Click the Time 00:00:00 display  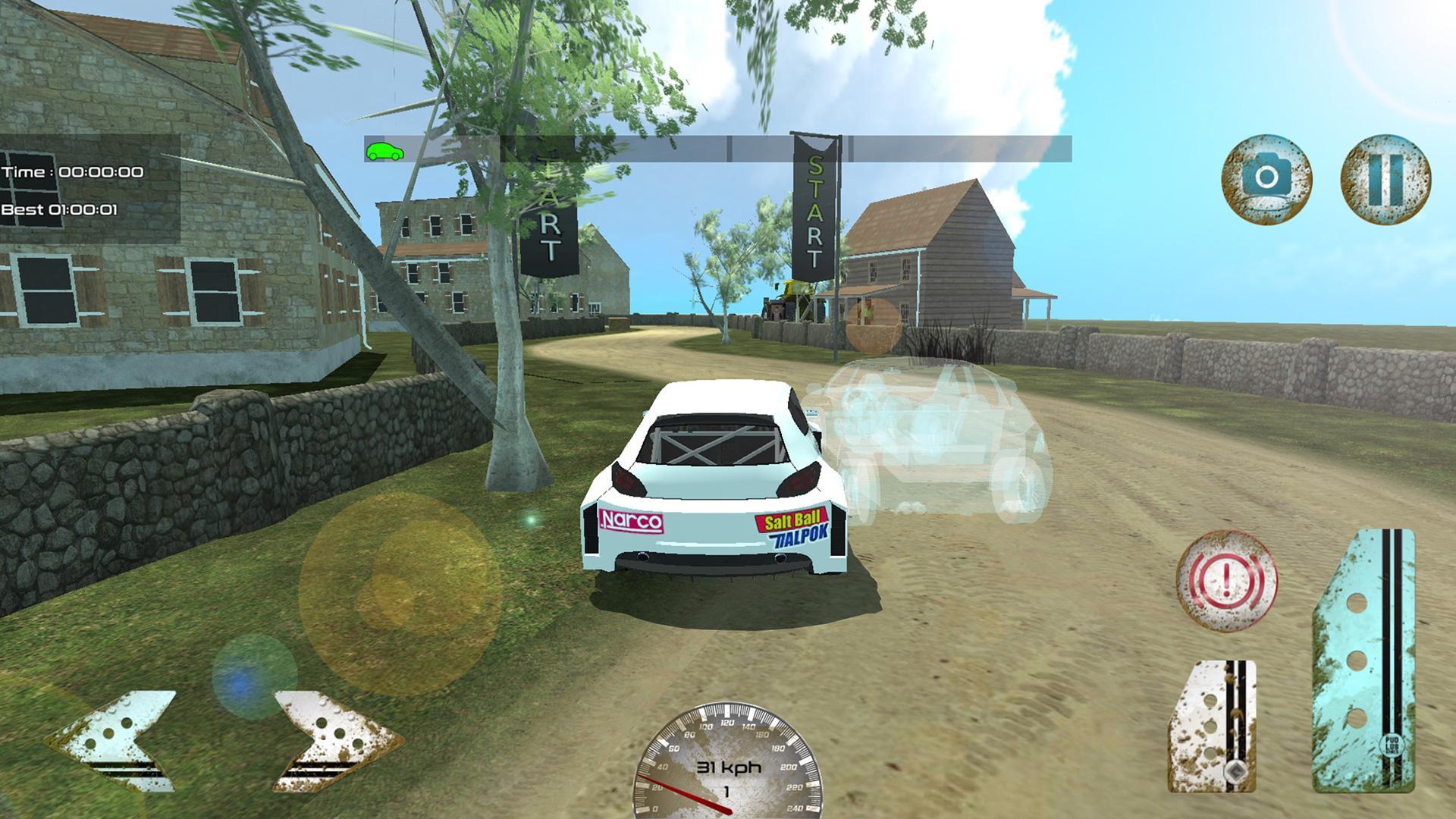coord(71,171)
